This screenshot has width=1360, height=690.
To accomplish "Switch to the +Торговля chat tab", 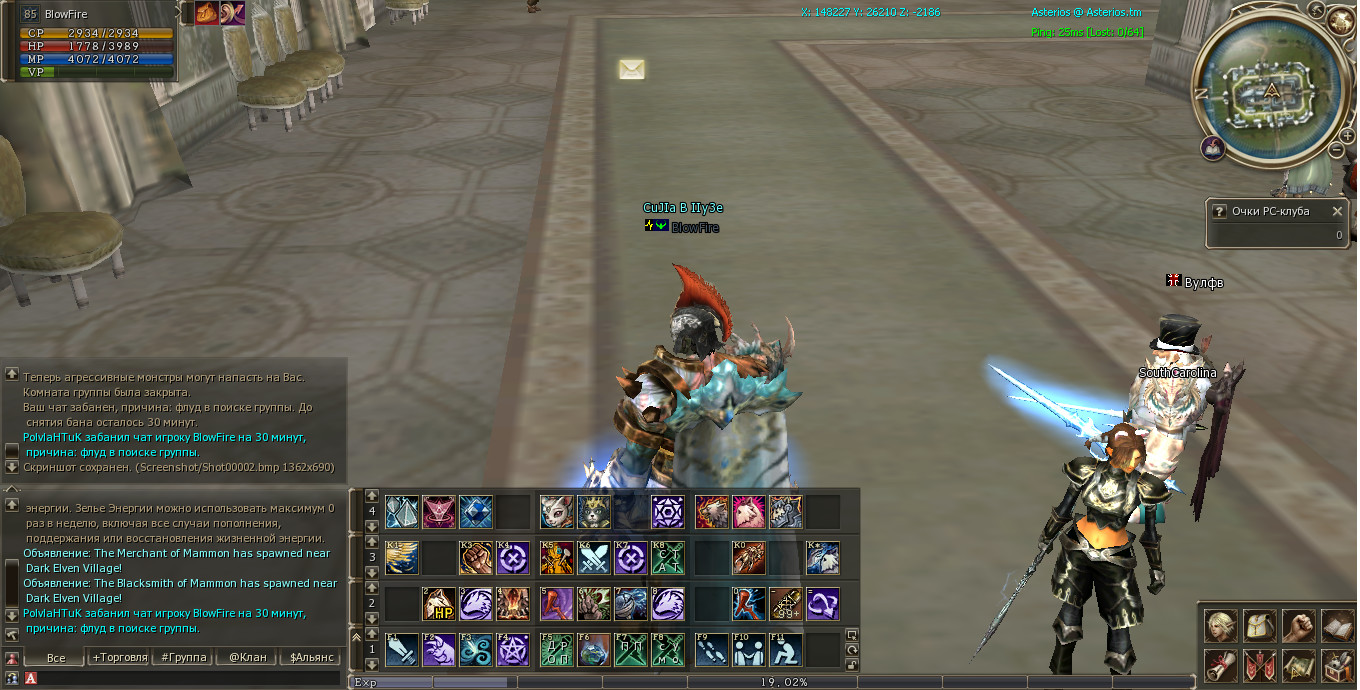I will click(x=119, y=657).
